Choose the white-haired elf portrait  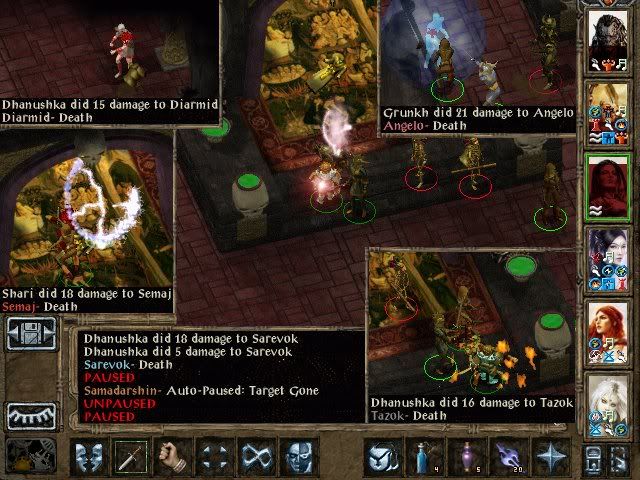pos(607,405)
